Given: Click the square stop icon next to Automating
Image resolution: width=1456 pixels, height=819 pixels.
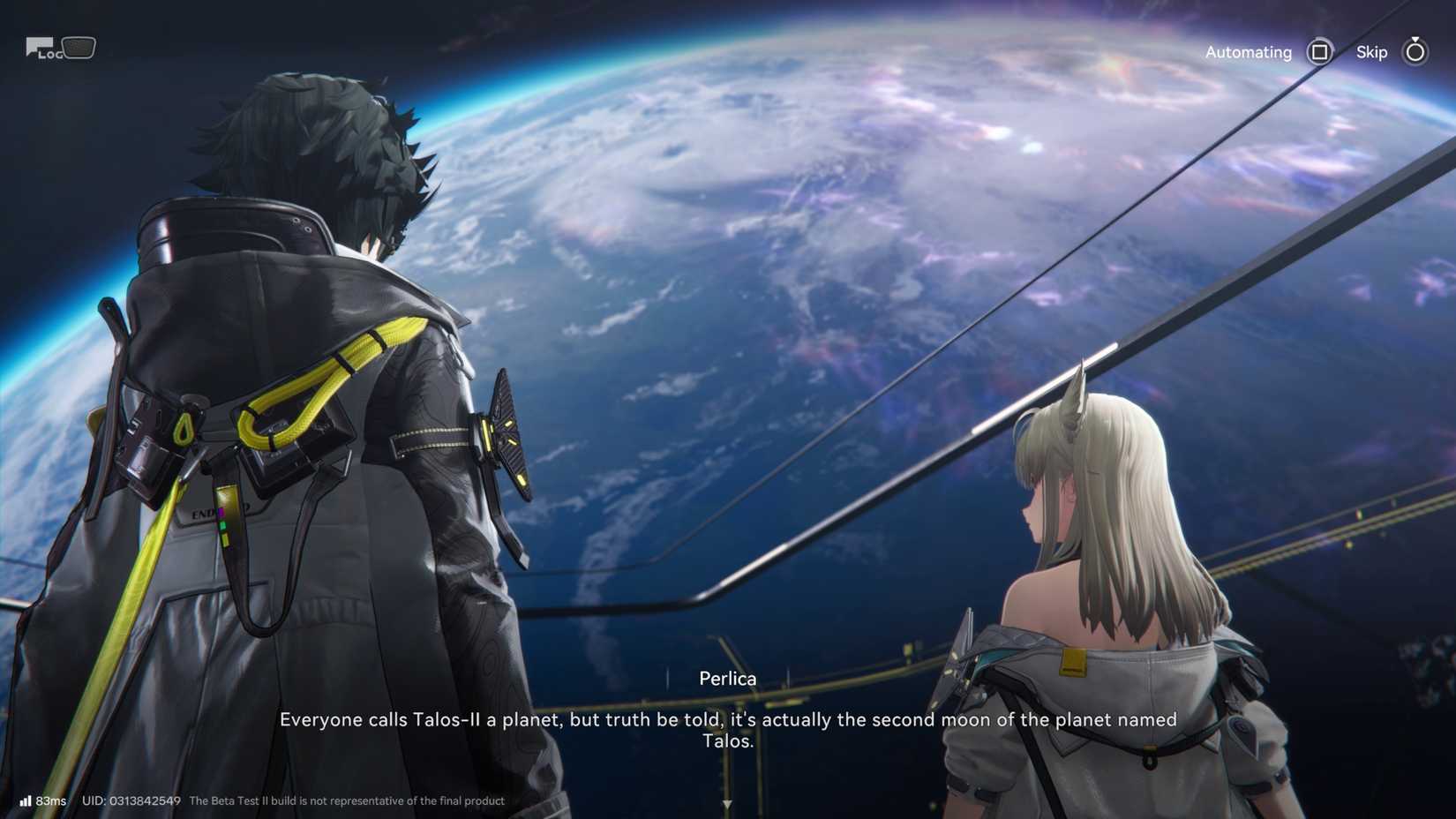Looking at the screenshot, I should [x=1319, y=52].
